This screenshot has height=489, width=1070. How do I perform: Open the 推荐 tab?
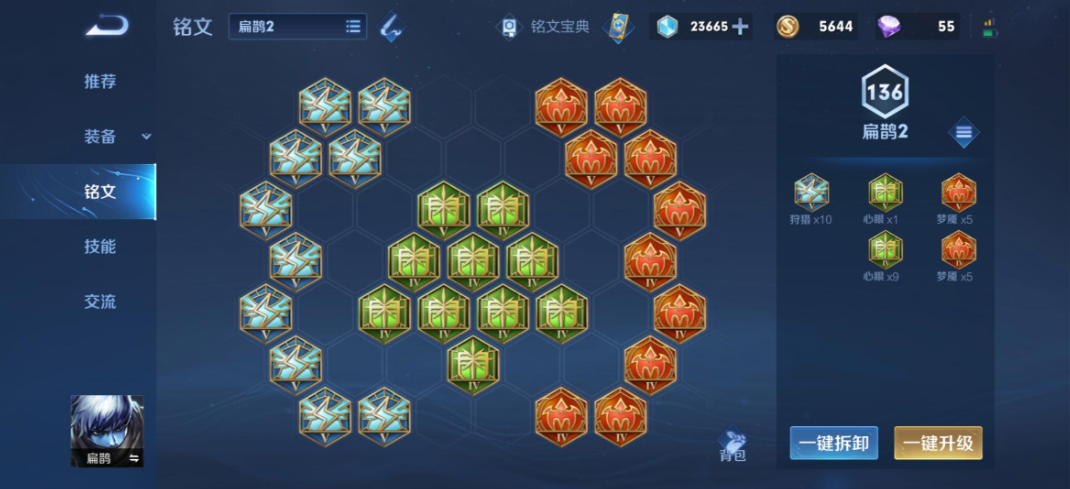click(x=100, y=82)
